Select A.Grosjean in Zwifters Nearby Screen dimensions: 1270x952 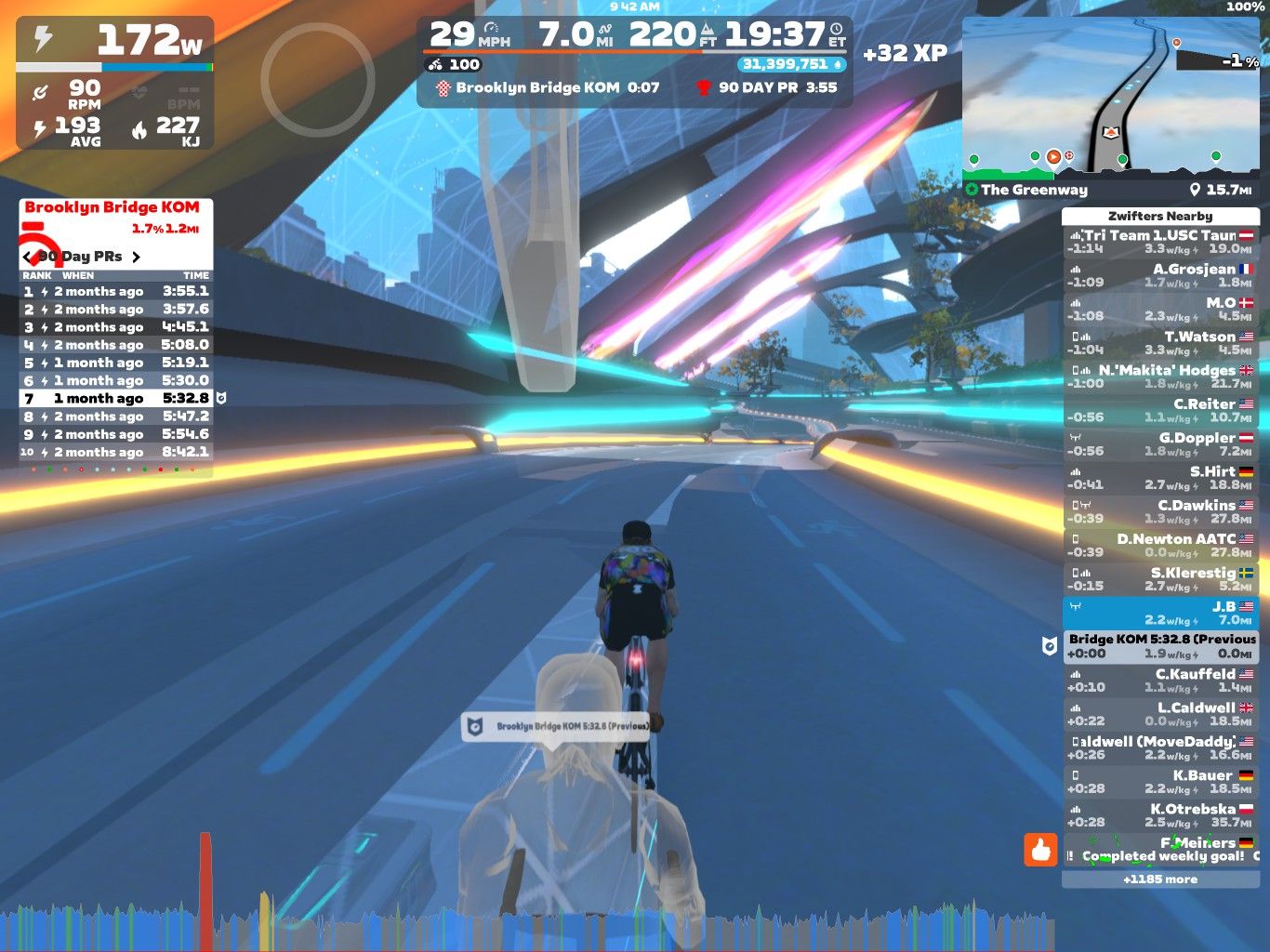[1160, 276]
